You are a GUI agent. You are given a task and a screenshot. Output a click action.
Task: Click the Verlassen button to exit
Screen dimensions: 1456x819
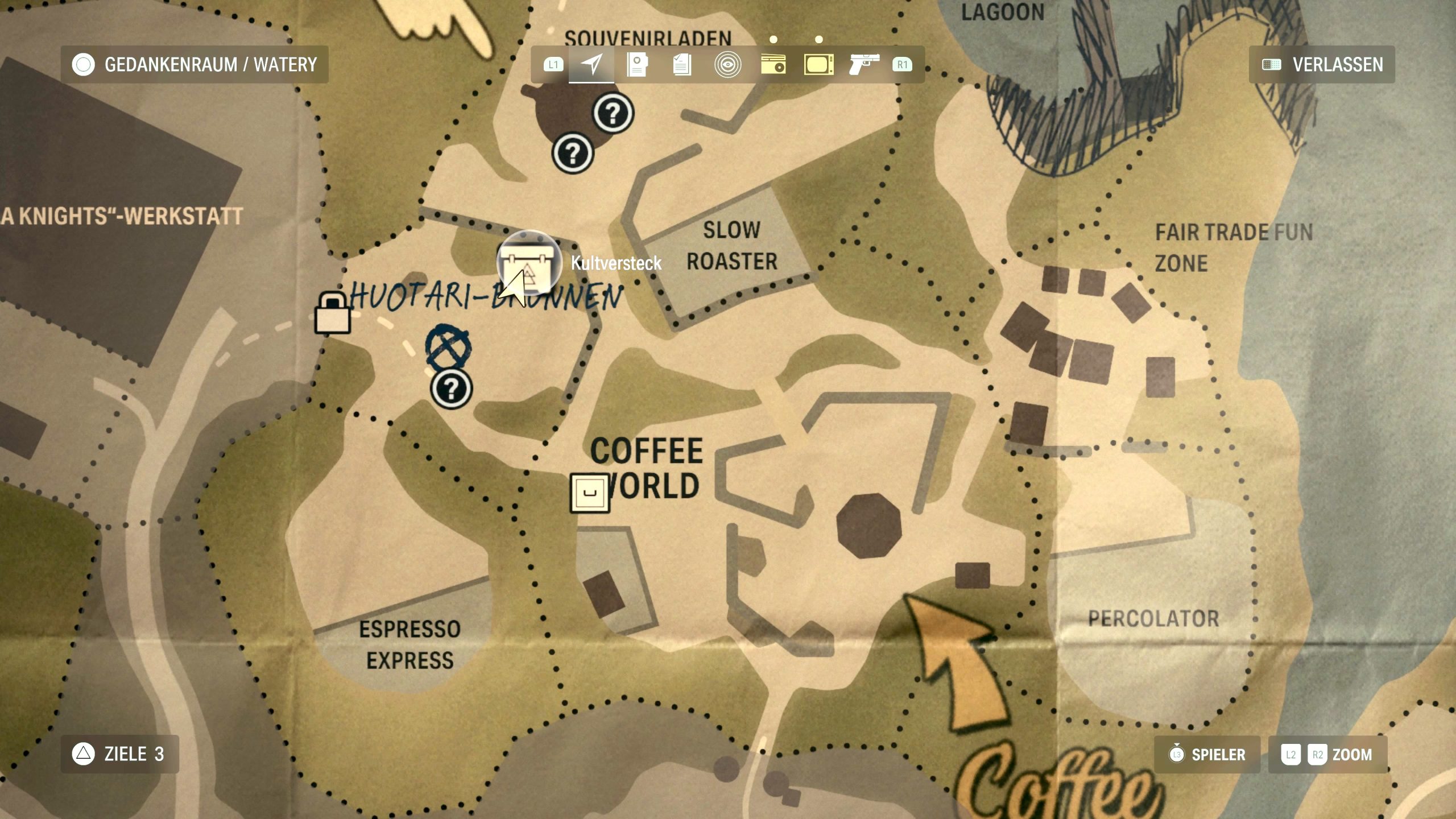coord(1322,64)
